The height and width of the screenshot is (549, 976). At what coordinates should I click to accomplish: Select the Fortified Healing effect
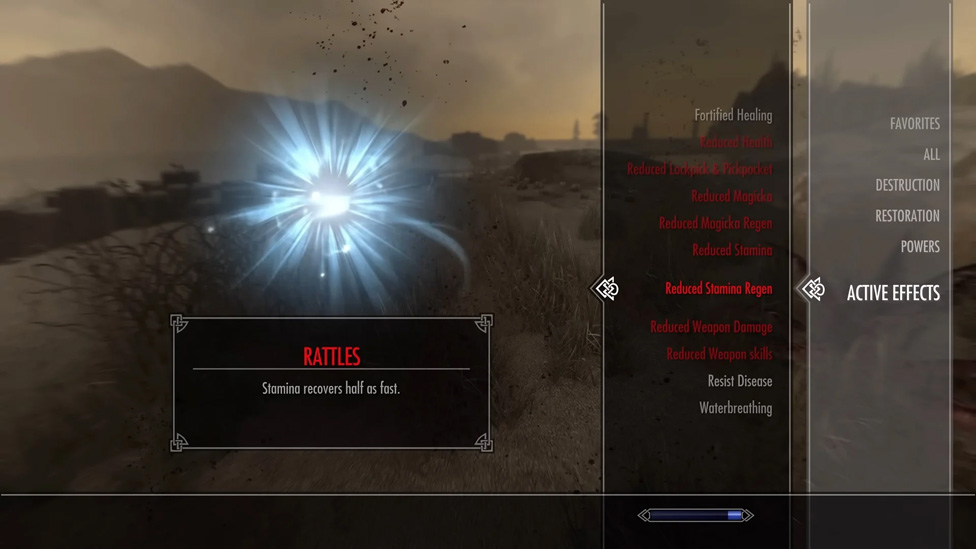pyautogui.click(x=733, y=116)
